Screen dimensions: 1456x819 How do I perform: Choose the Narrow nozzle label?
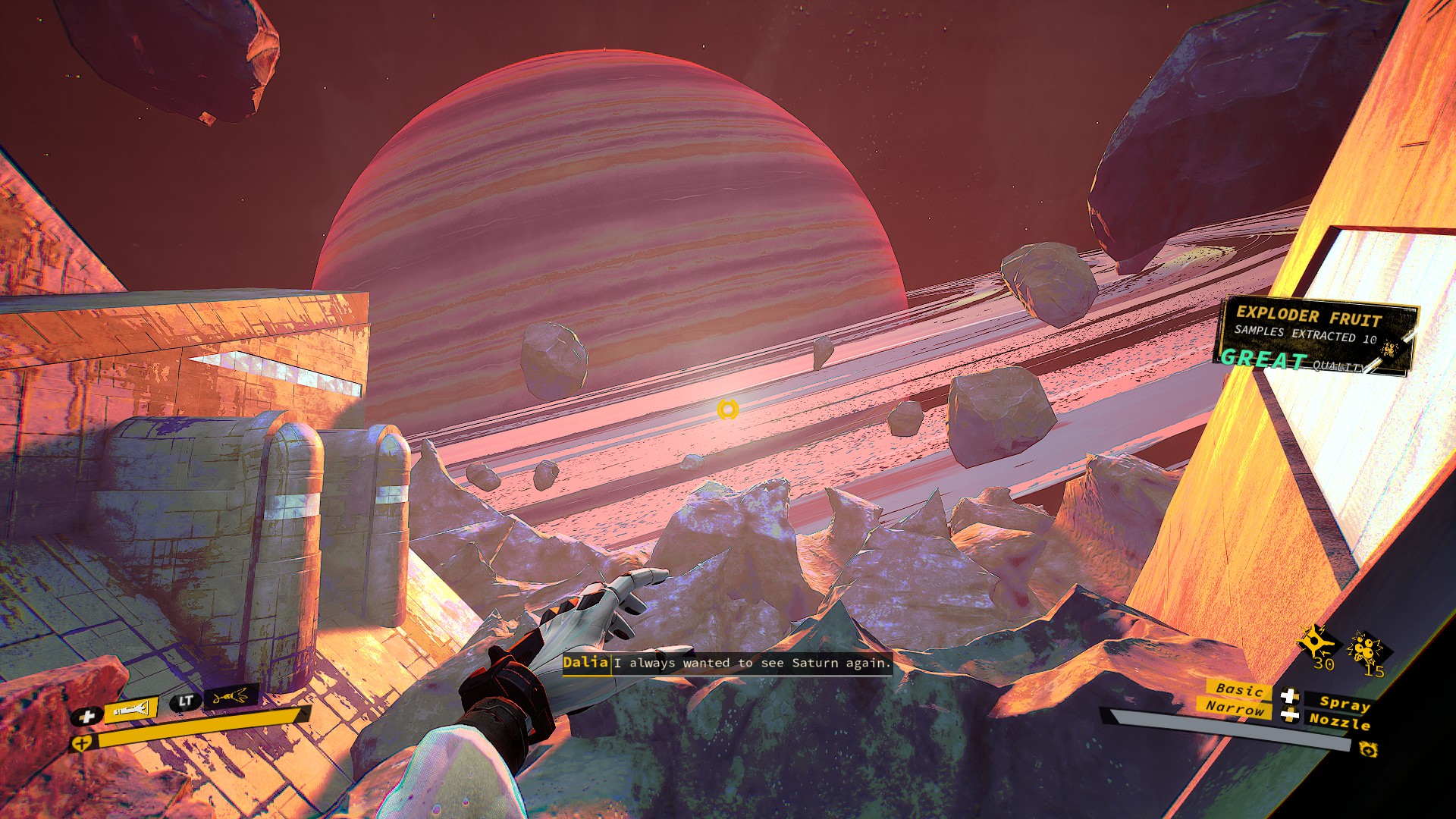pos(1235,708)
